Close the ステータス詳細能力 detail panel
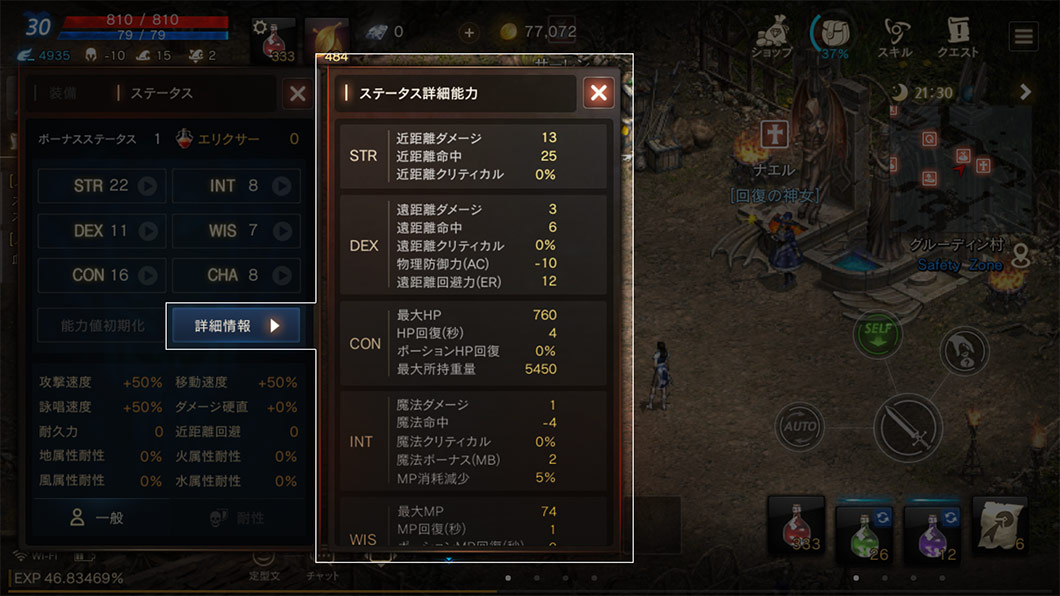 [598, 93]
